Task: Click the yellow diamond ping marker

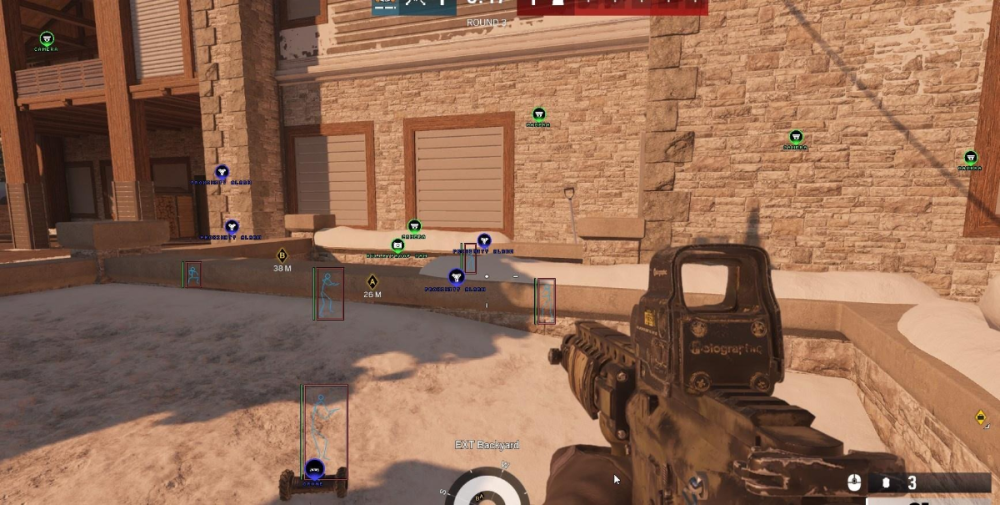Action: click(980, 417)
